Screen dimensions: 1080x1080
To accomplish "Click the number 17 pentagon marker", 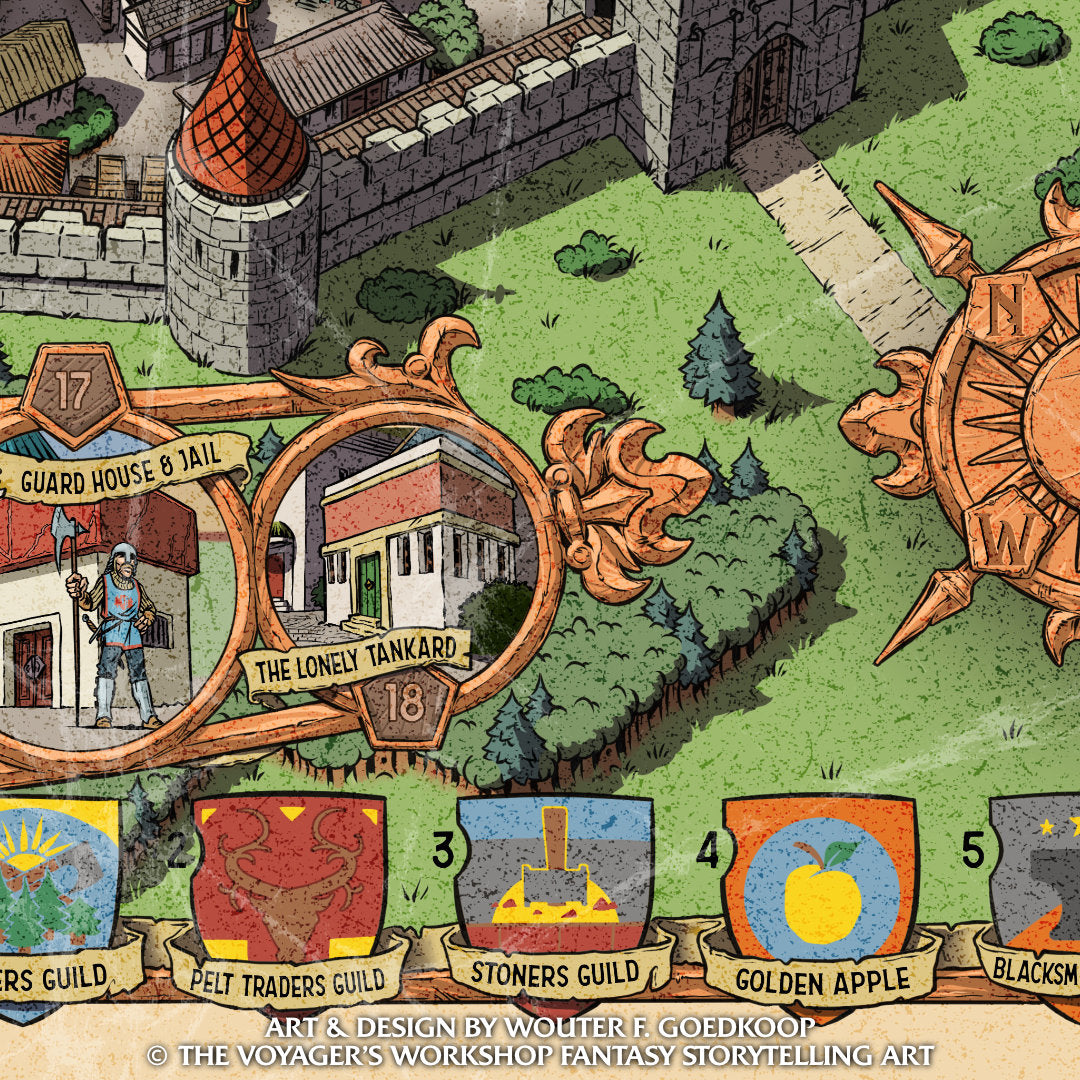I will tap(74, 389).
